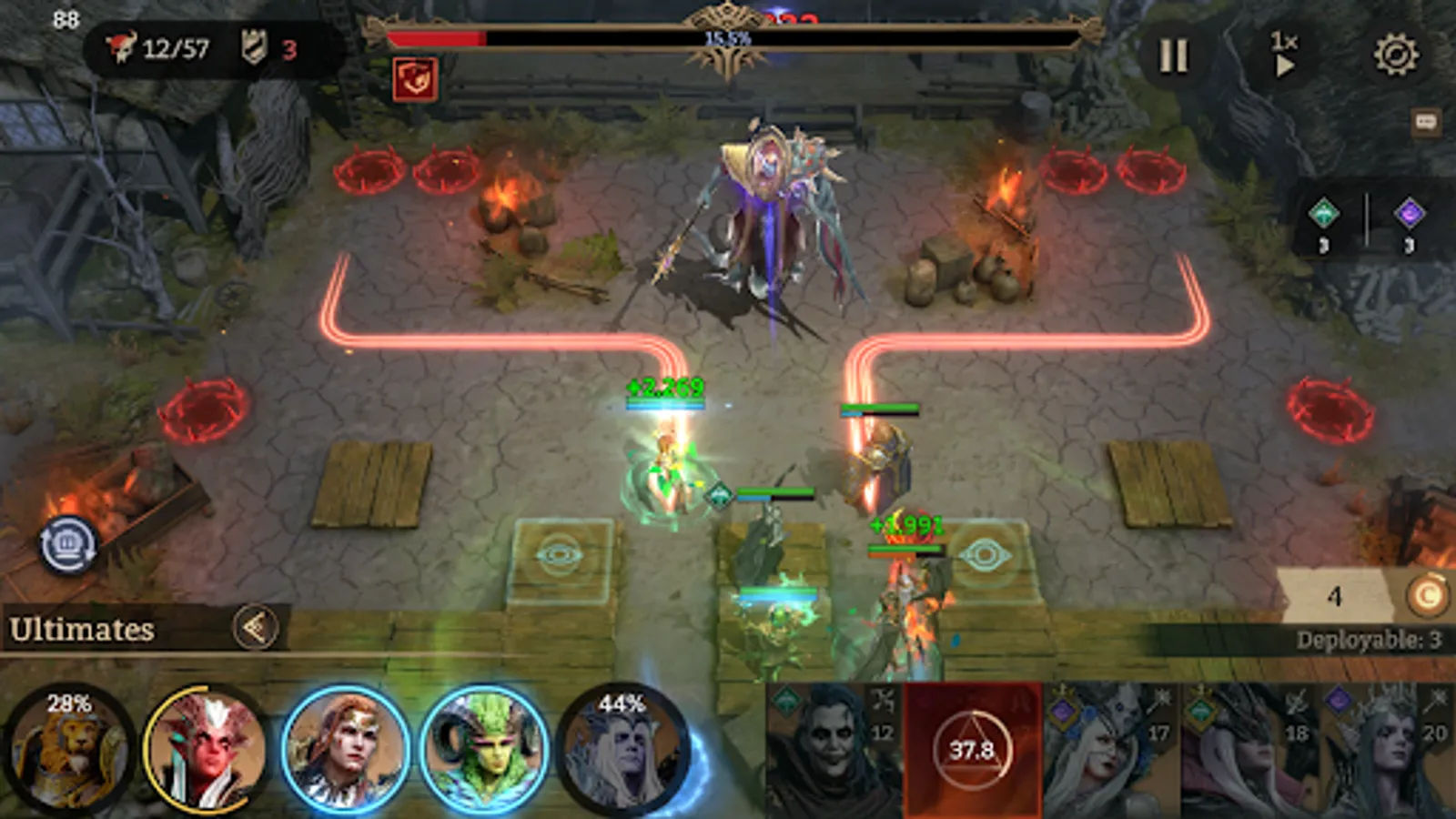Click the Ultimates panel label
This screenshot has width=1456, height=819.
pos(82,626)
